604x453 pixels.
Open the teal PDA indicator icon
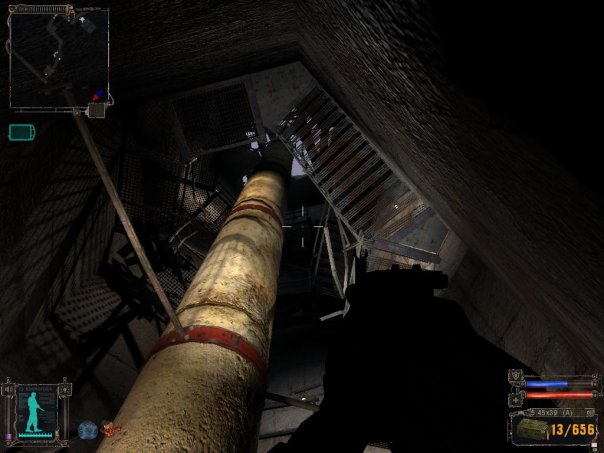tap(21, 131)
